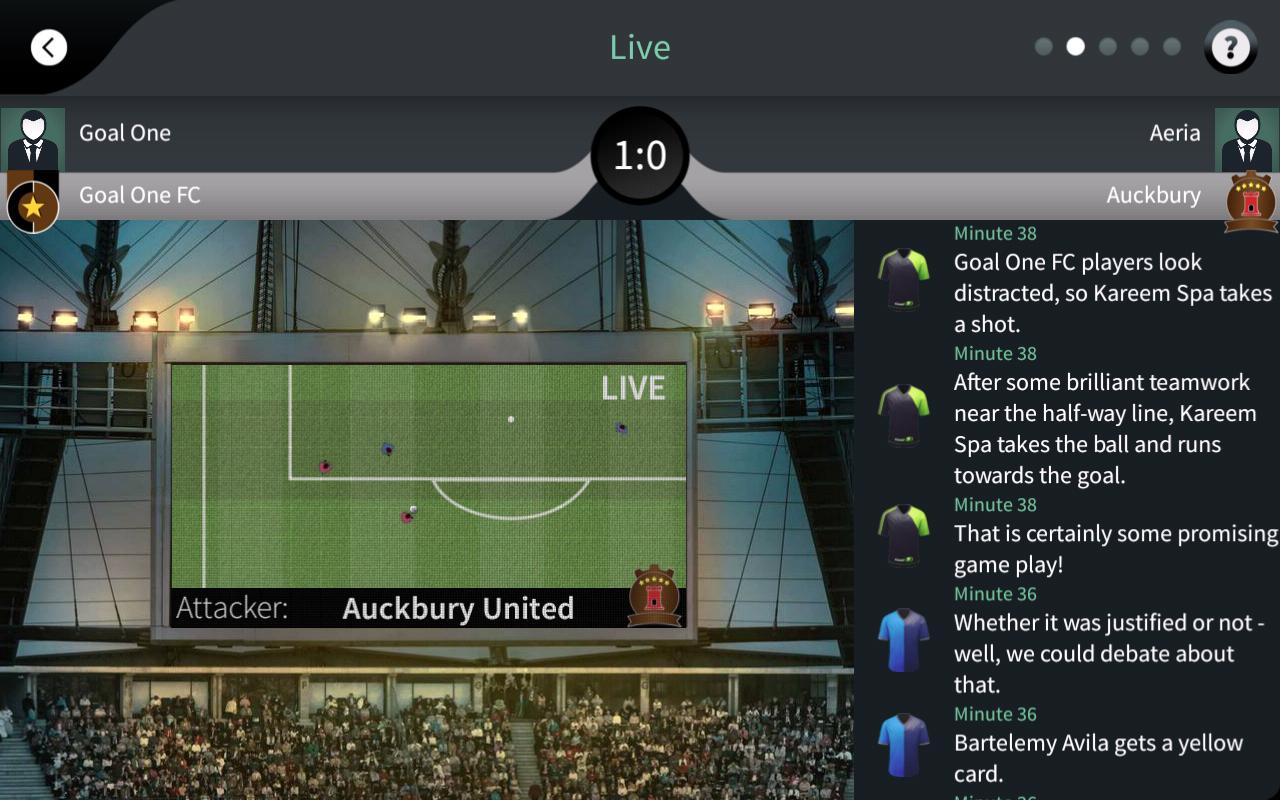Viewport: 1280px width, 800px height.
Task: Go back using the arrow button
Action: click(48, 47)
